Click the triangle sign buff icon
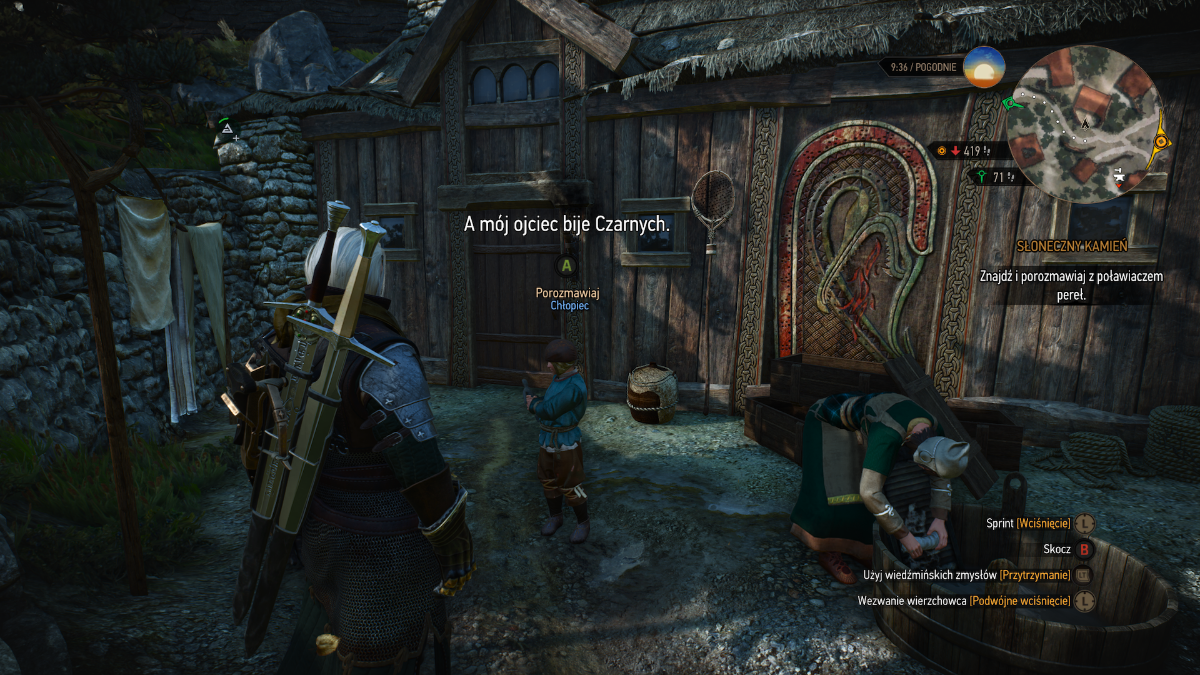Screen dimensions: 1200x675 pos(227,129)
